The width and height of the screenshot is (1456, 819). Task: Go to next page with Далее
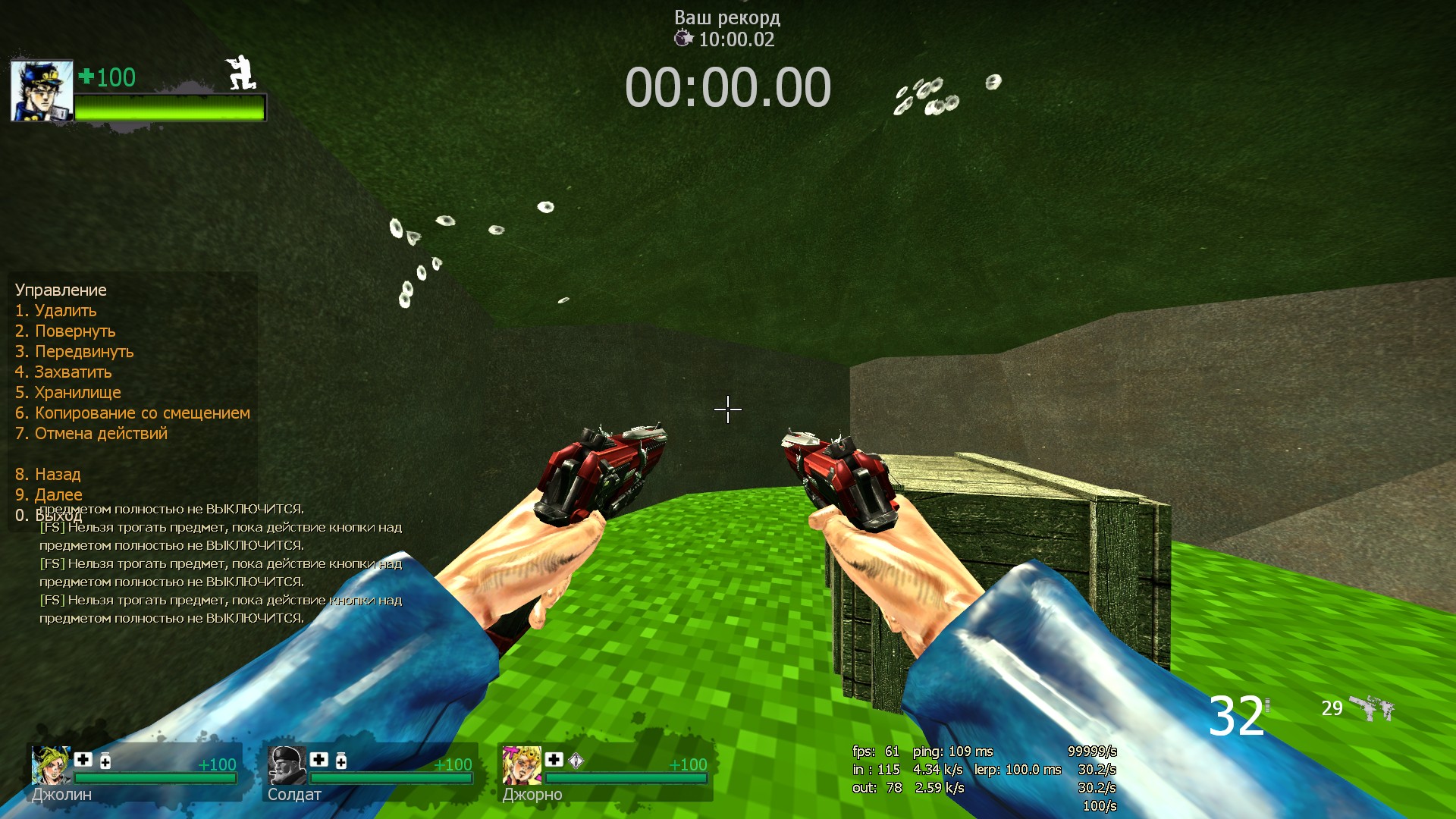click(49, 495)
